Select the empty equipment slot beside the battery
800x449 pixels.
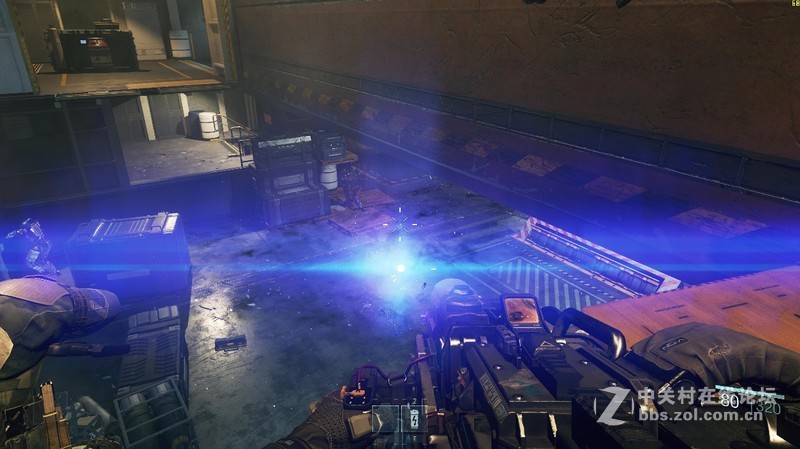click(385, 420)
